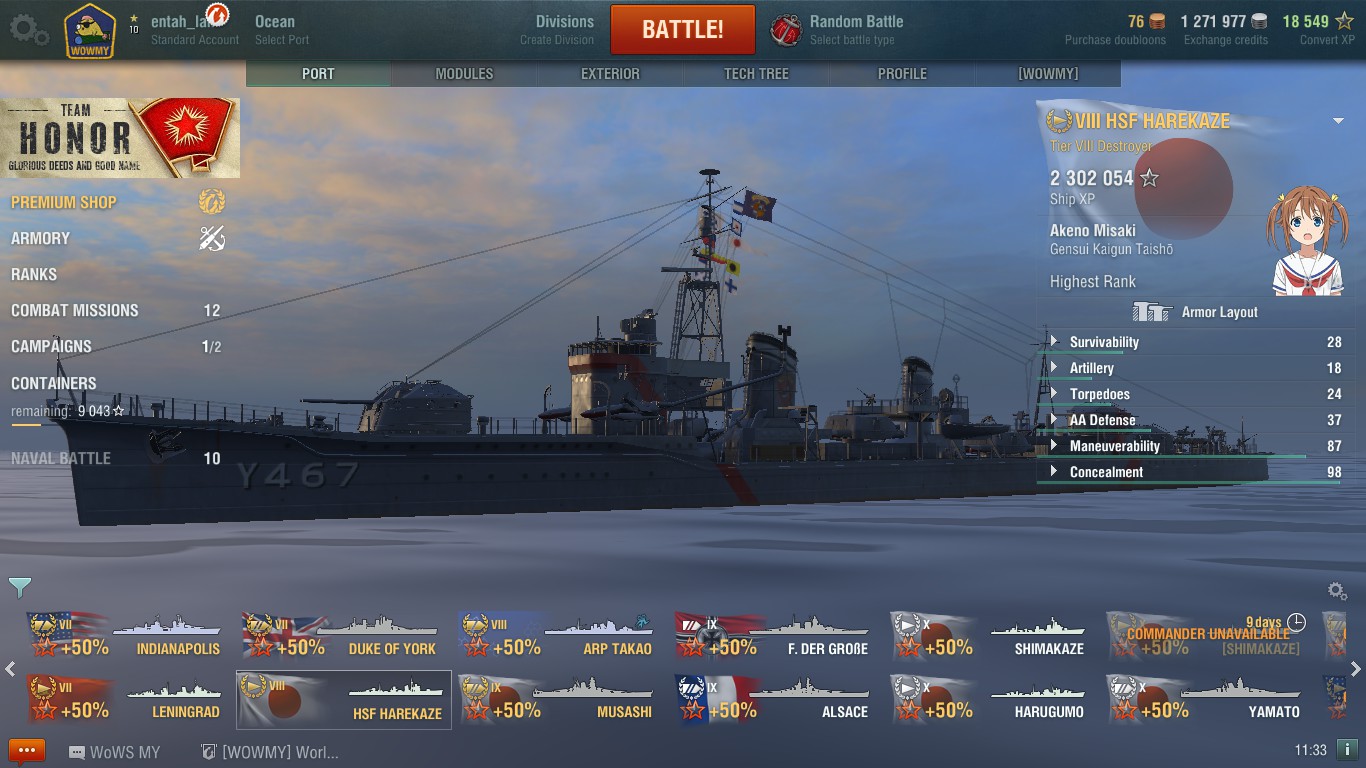This screenshot has height=768, width=1366.
Task: Open the Armory menu entry
Action: click(41, 238)
